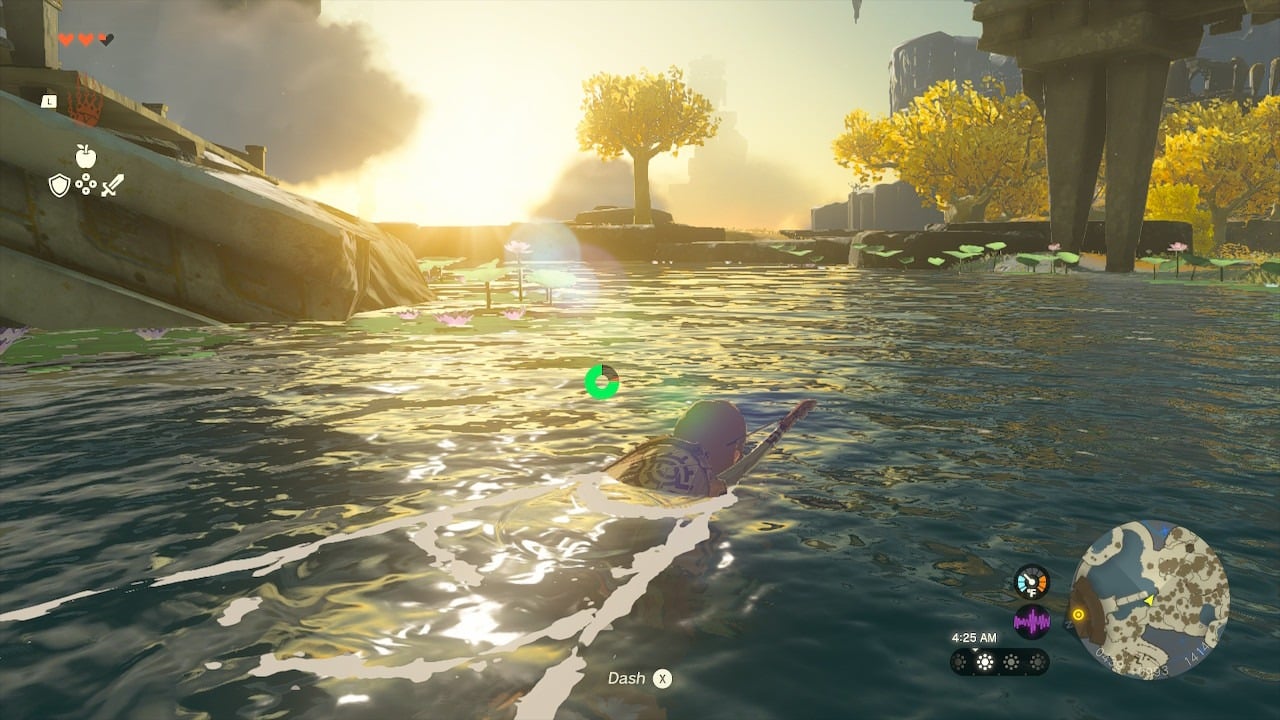1280x720 pixels.
Task: Open the circular minimap
Action: tap(1149, 600)
